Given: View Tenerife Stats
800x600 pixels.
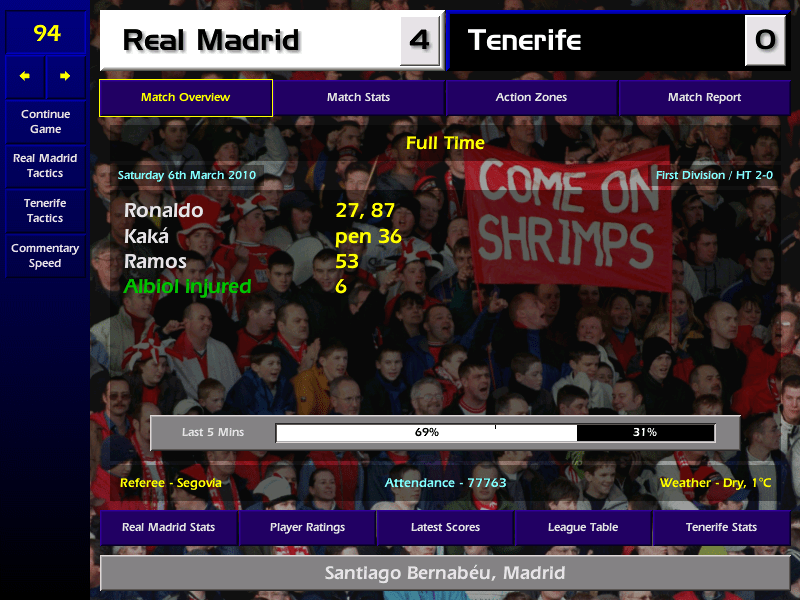Looking at the screenshot, I should click(721, 527).
